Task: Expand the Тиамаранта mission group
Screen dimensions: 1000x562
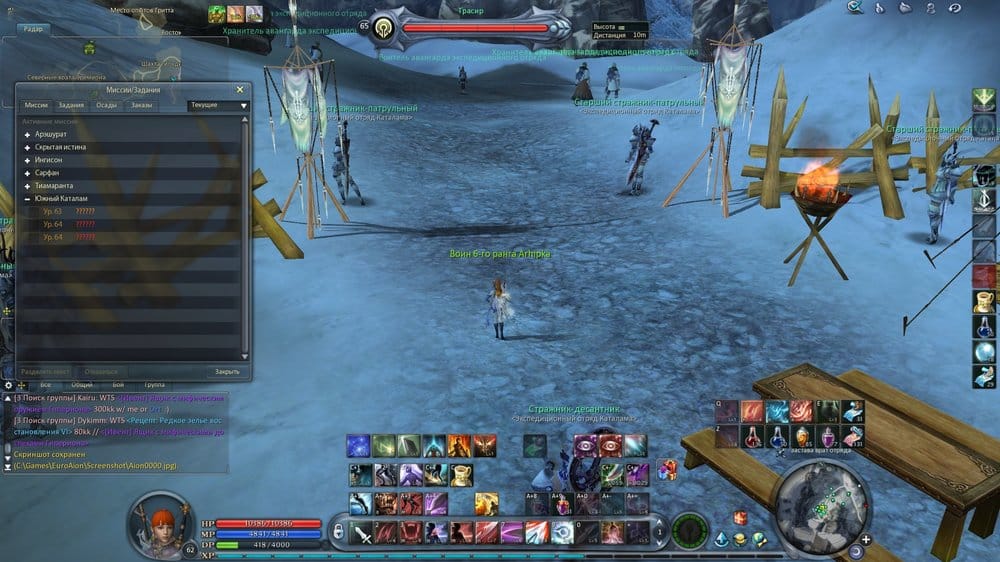Action: (28, 185)
